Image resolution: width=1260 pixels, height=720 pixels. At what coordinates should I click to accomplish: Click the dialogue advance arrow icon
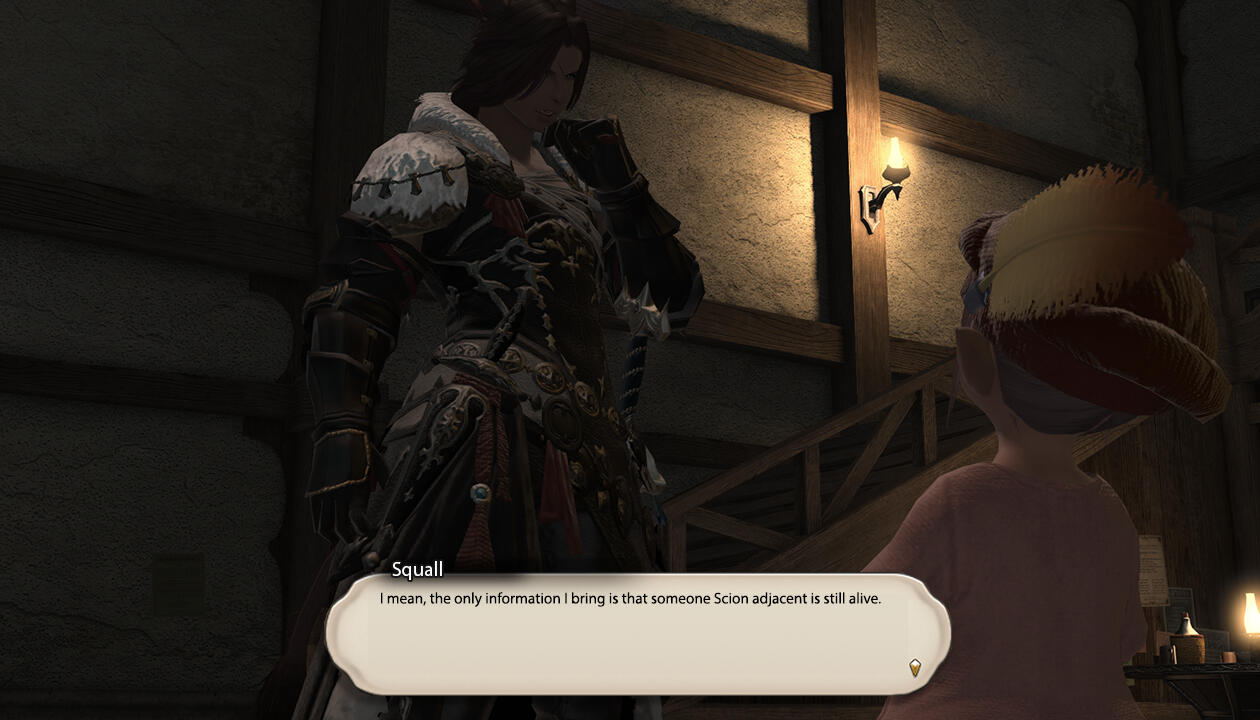pyautogui.click(x=914, y=667)
